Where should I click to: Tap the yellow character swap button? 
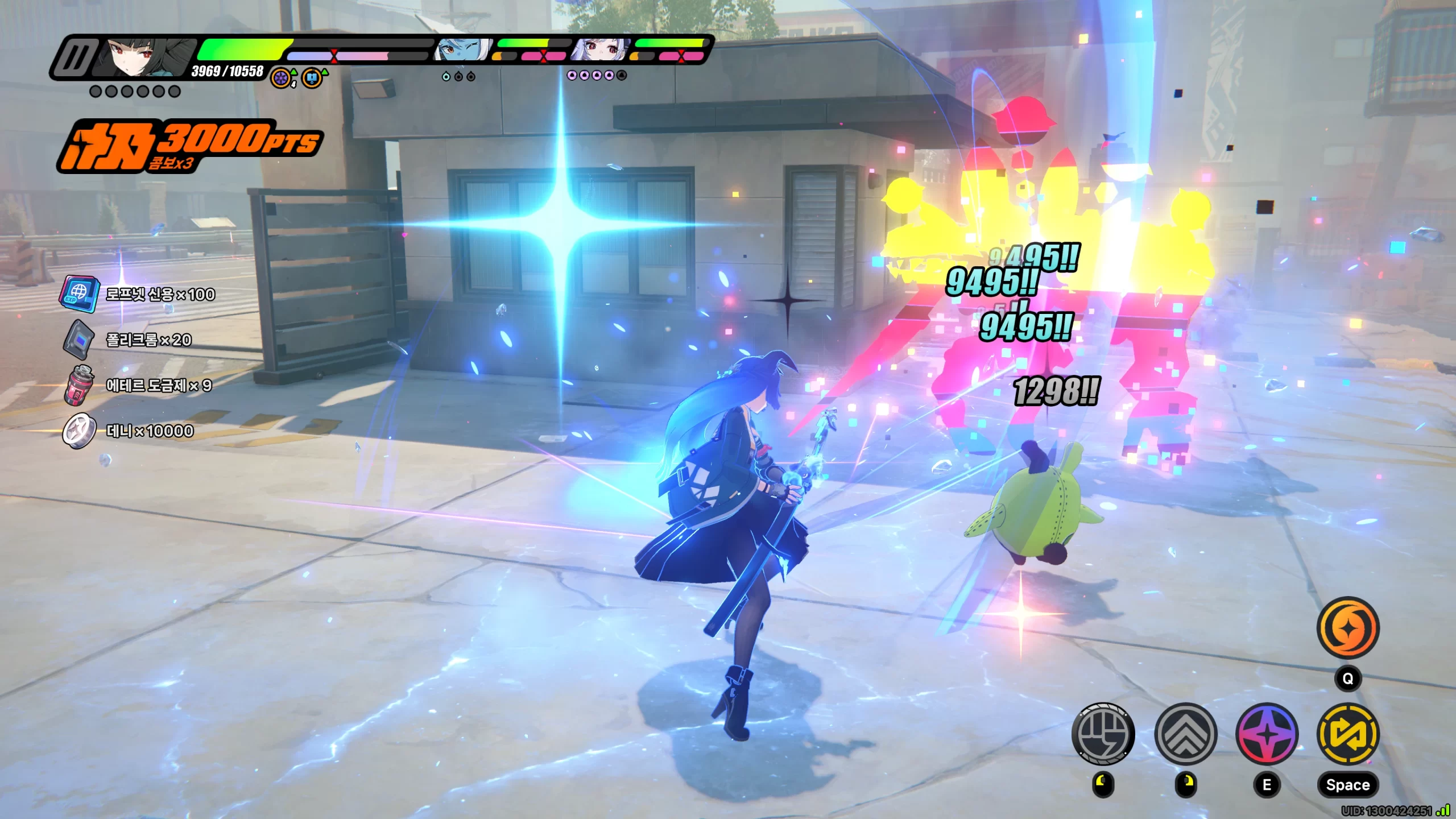(x=1347, y=734)
